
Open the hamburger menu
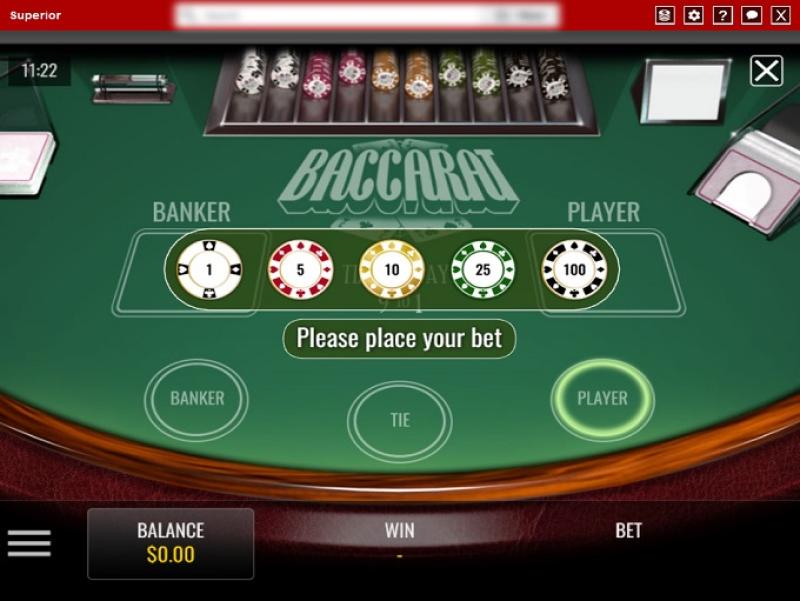point(29,543)
